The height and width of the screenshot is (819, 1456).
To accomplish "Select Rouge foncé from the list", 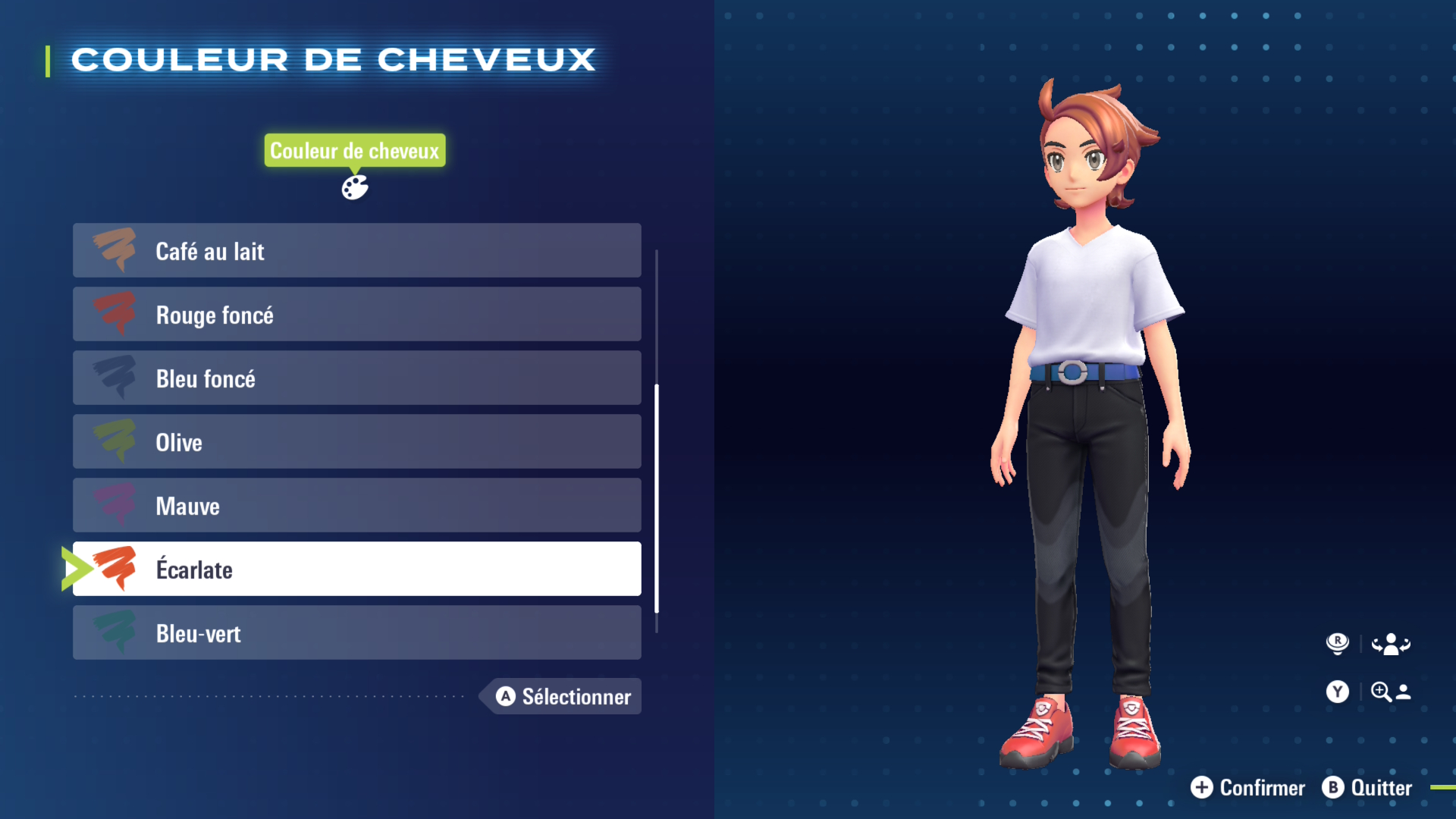I will [356, 315].
